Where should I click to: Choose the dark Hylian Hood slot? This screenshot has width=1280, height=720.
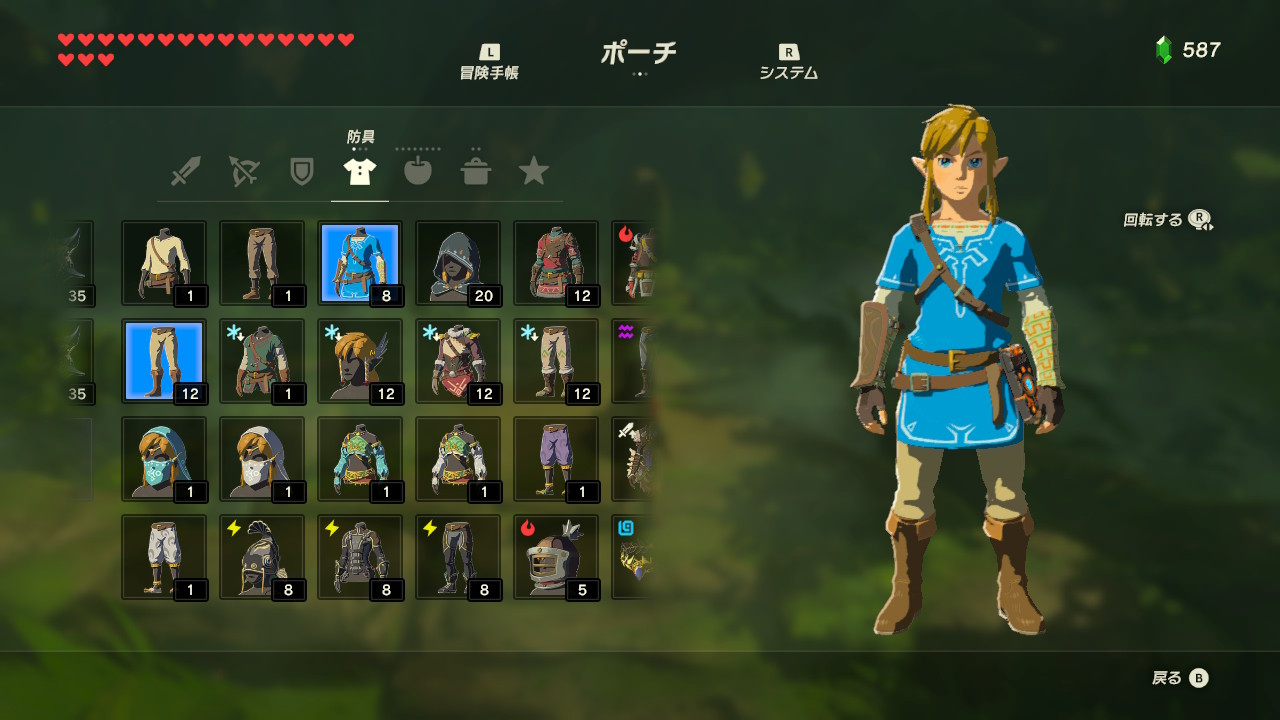pos(458,263)
